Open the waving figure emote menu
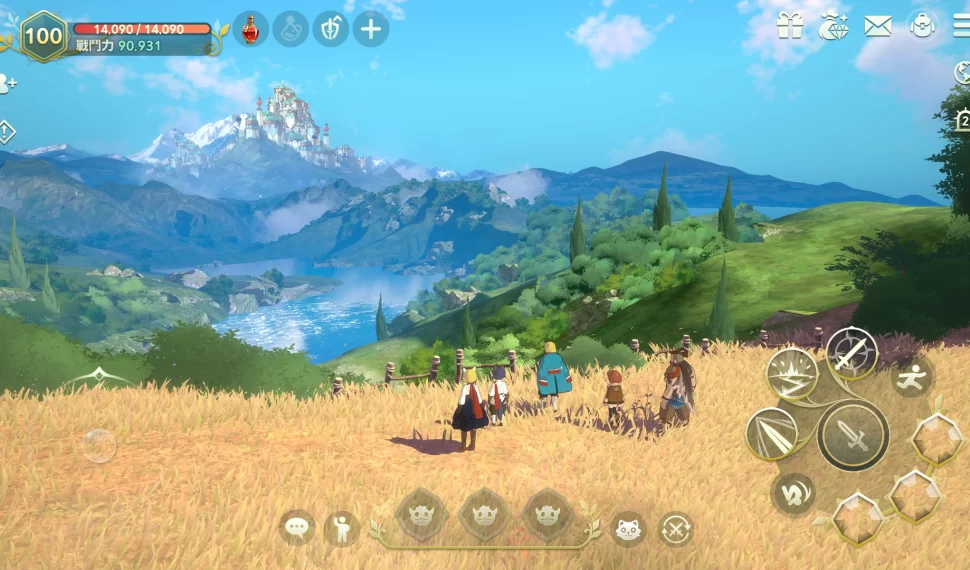Screen dimensions: 970x570 click(341, 528)
